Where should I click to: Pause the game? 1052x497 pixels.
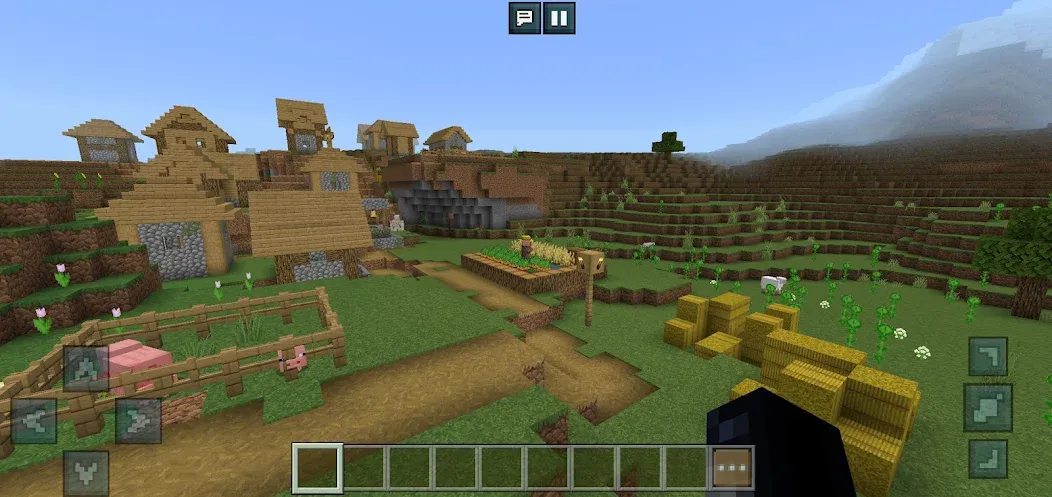click(559, 18)
